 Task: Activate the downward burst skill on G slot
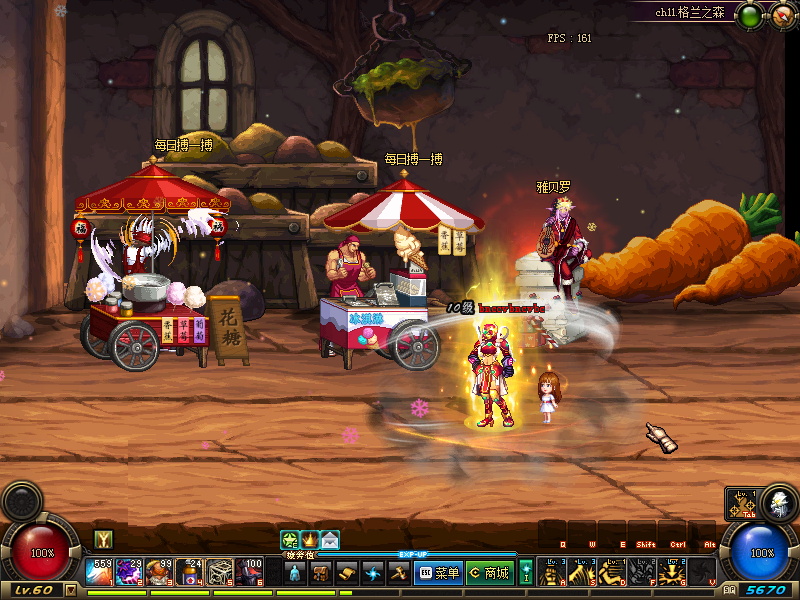673,572
